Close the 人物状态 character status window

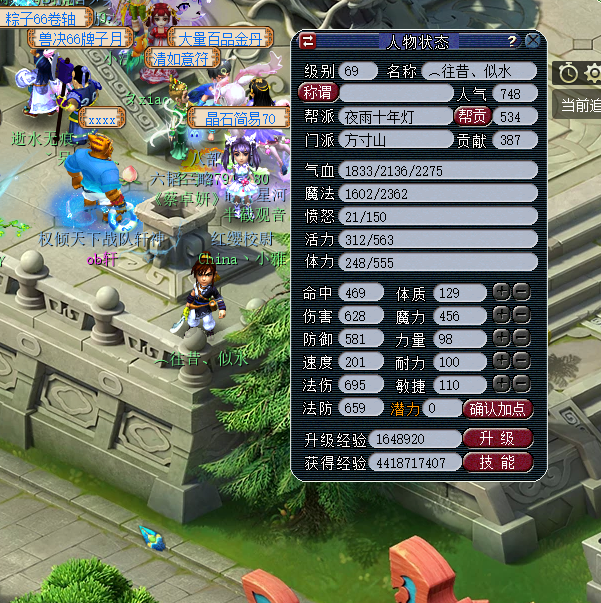(x=533, y=41)
